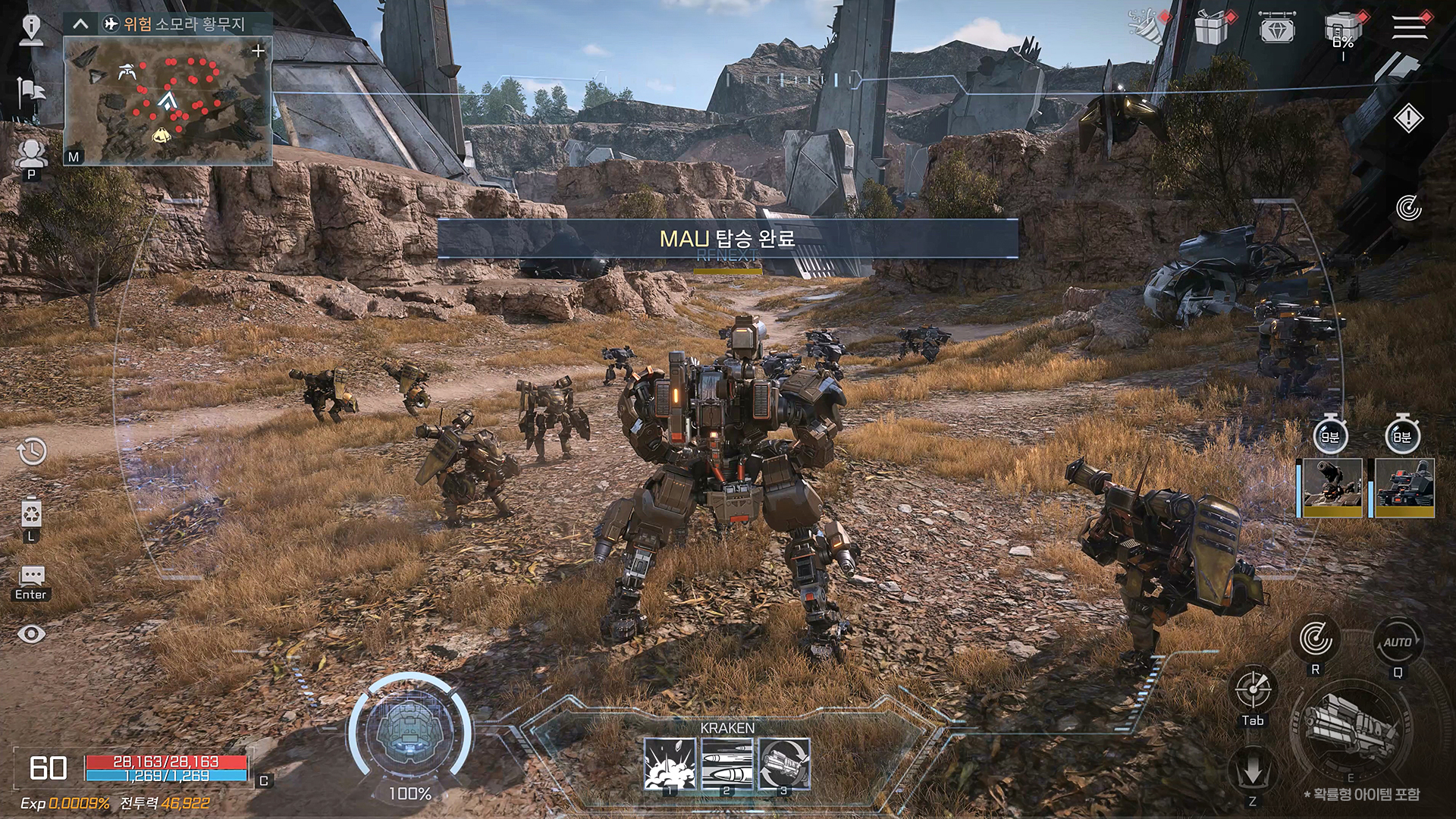This screenshot has width=1456, height=819.
Task: Open the flags icon on the left
Action: pyautogui.click(x=31, y=94)
